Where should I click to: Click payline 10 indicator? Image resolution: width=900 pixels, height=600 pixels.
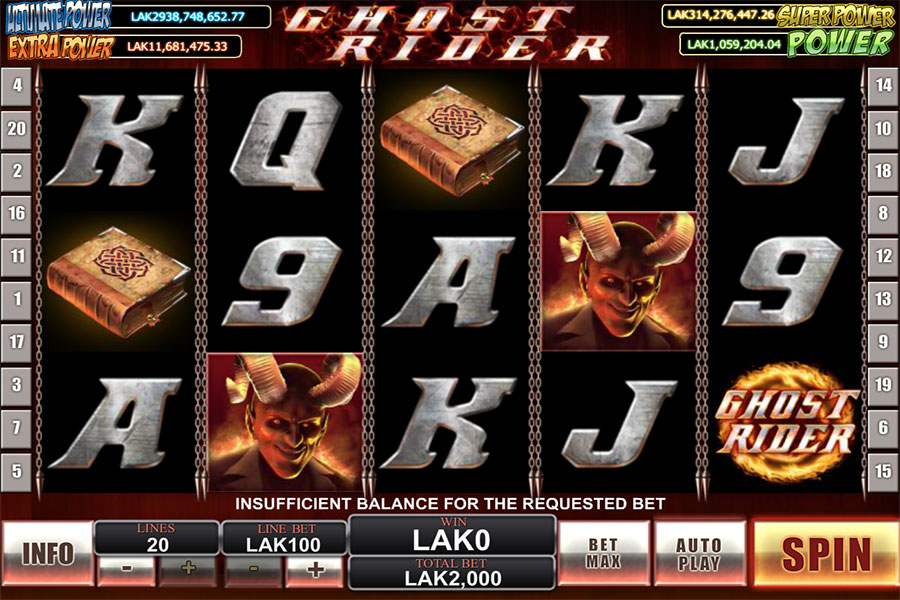(x=882, y=129)
